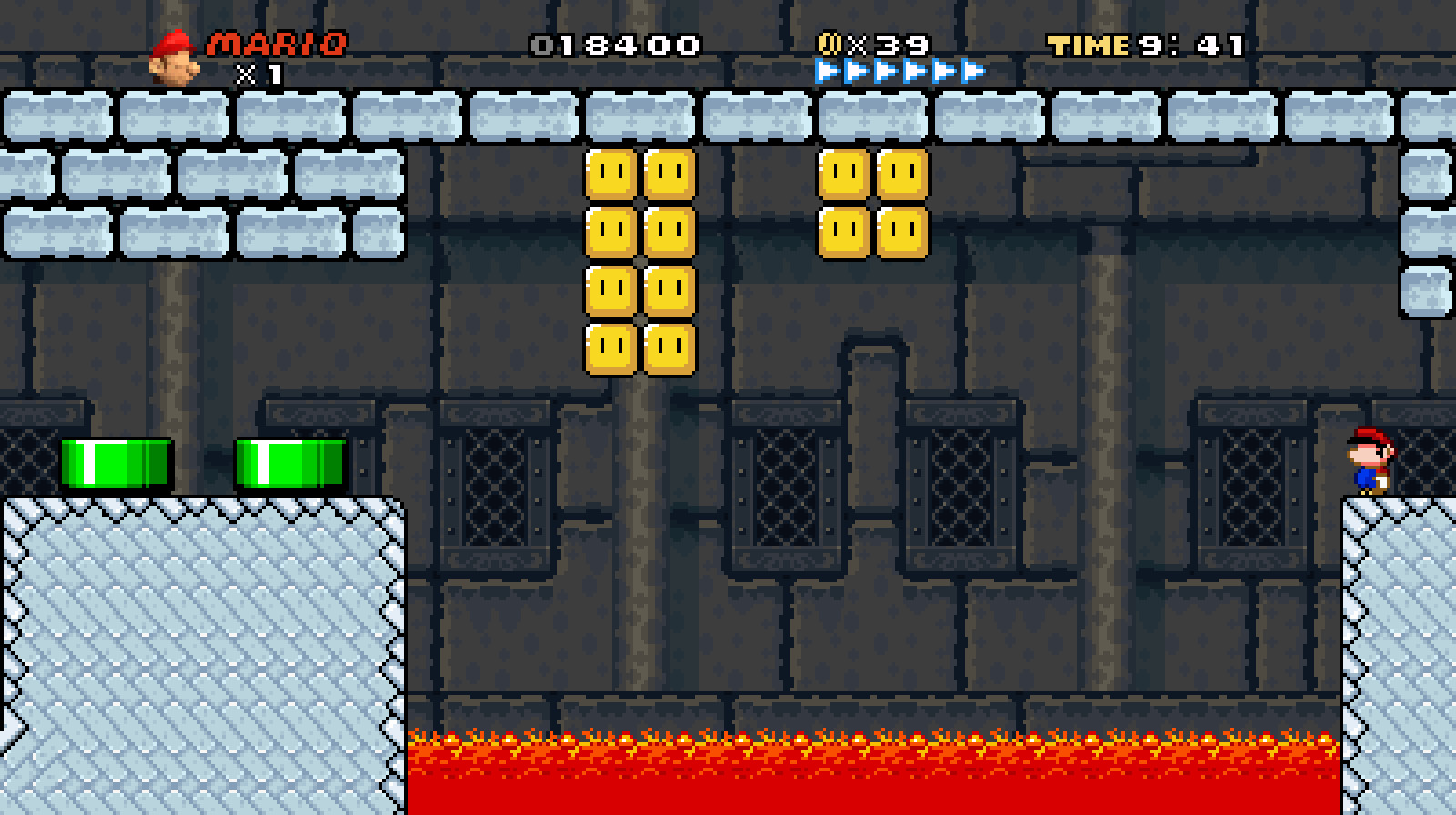Click the score reading 018400

tap(617, 41)
